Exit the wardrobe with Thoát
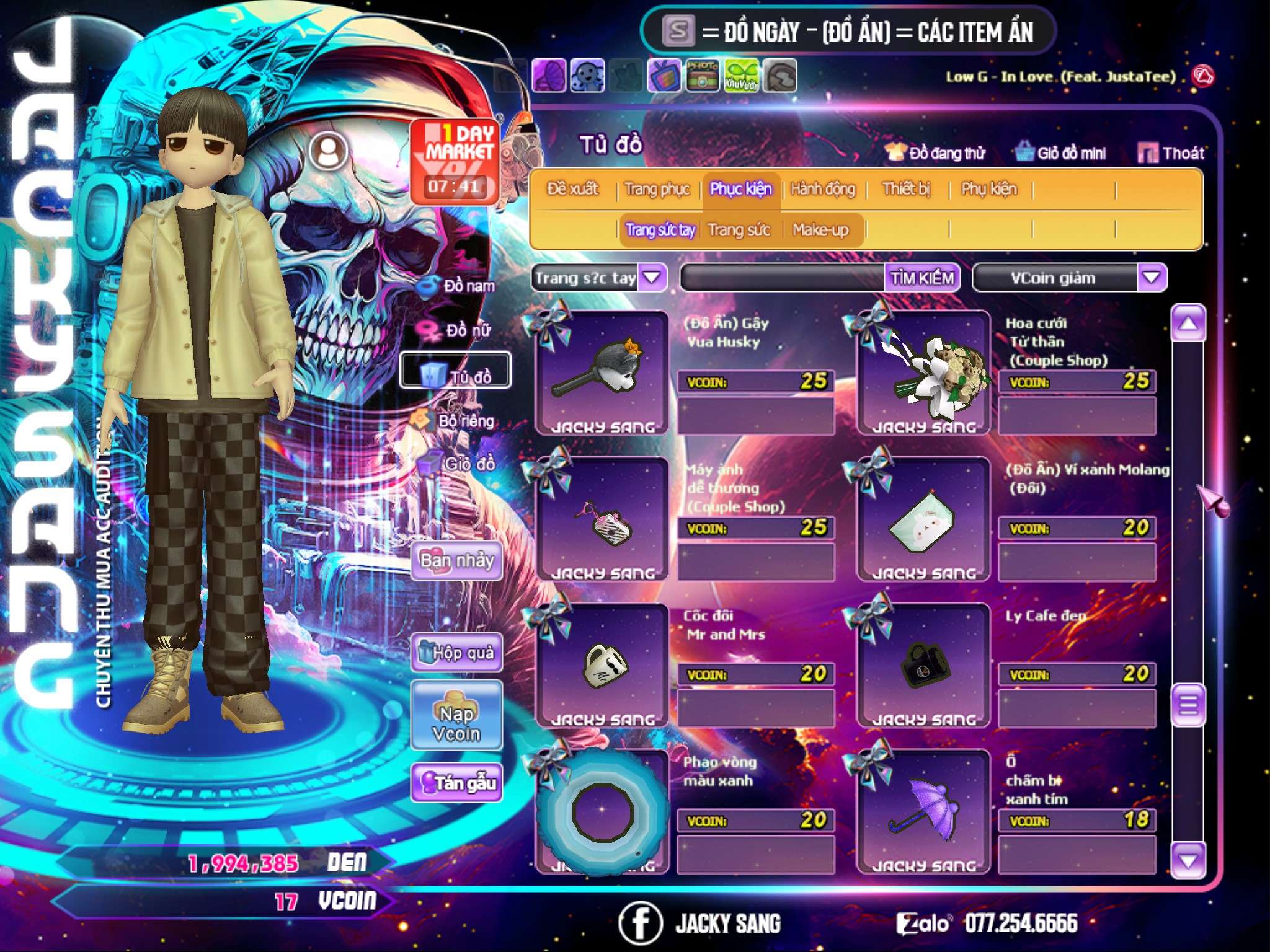Screen dimensions: 1270x952 coord(1171,153)
